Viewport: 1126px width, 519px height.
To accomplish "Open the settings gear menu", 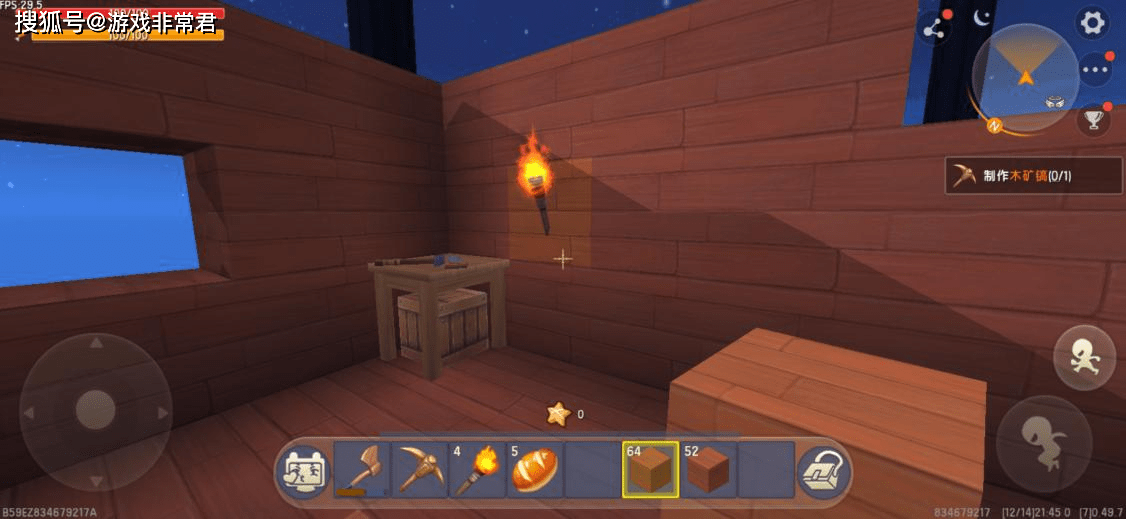I will click(1091, 22).
